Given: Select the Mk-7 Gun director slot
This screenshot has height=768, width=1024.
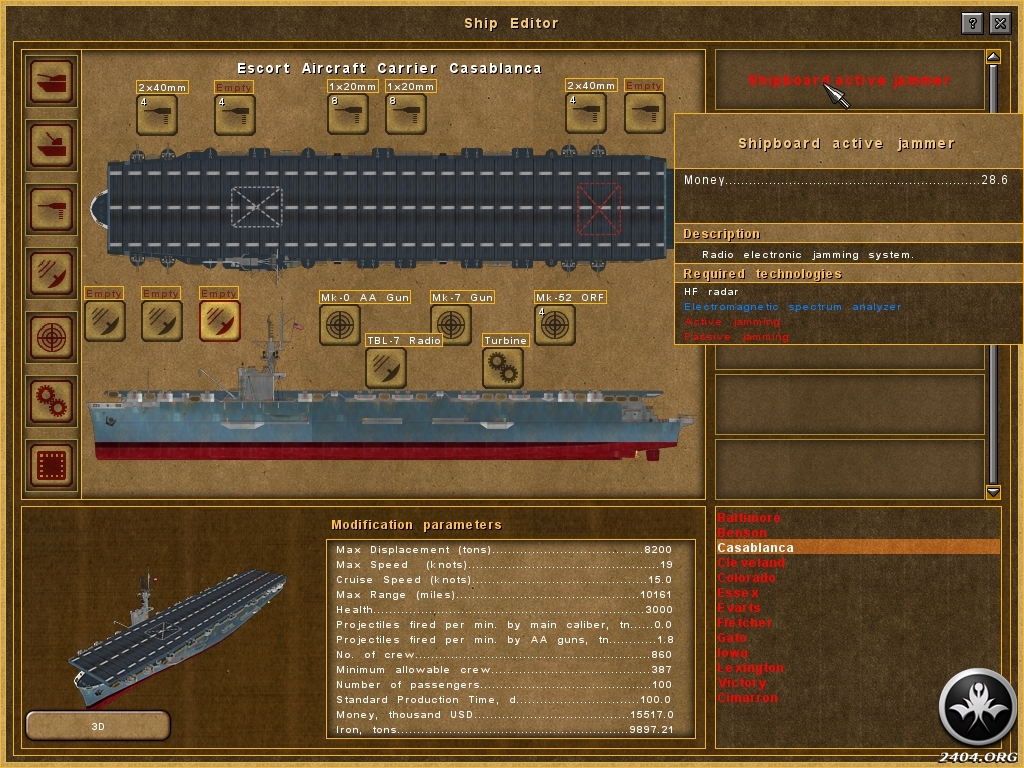Looking at the screenshot, I should (x=451, y=325).
